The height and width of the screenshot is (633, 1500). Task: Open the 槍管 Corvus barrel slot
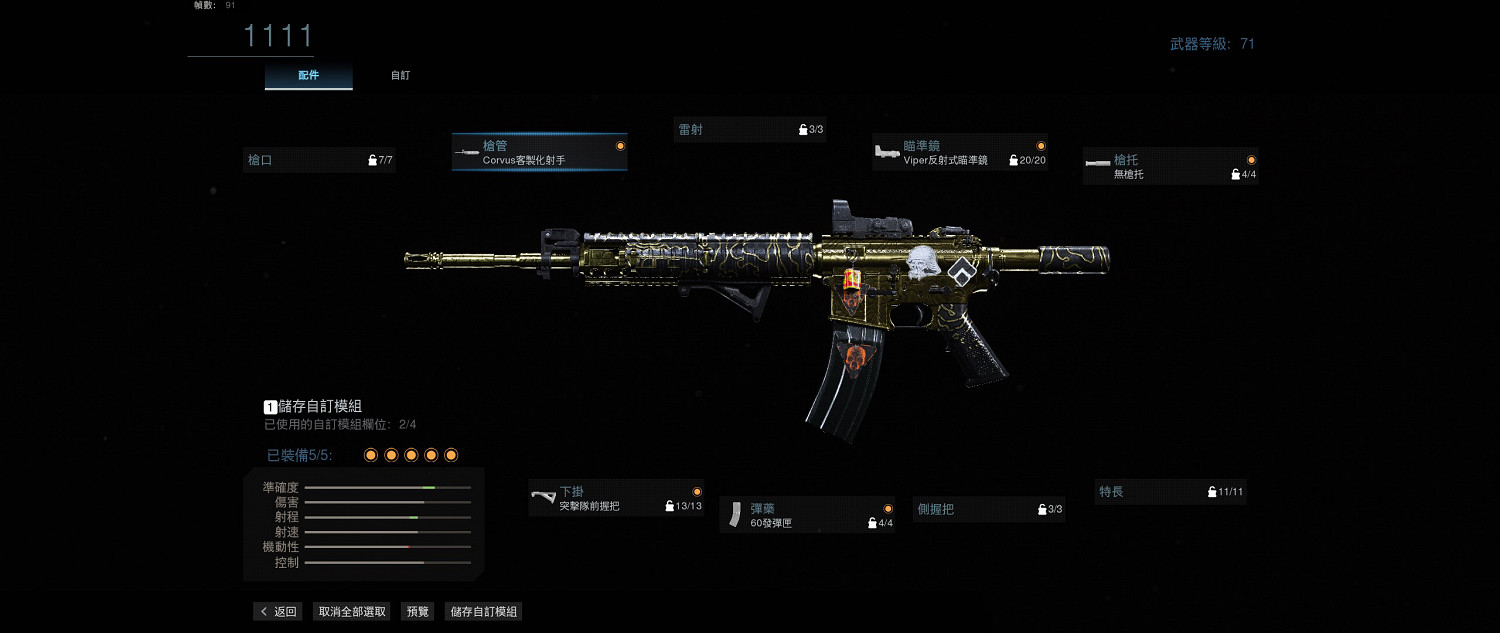point(540,152)
